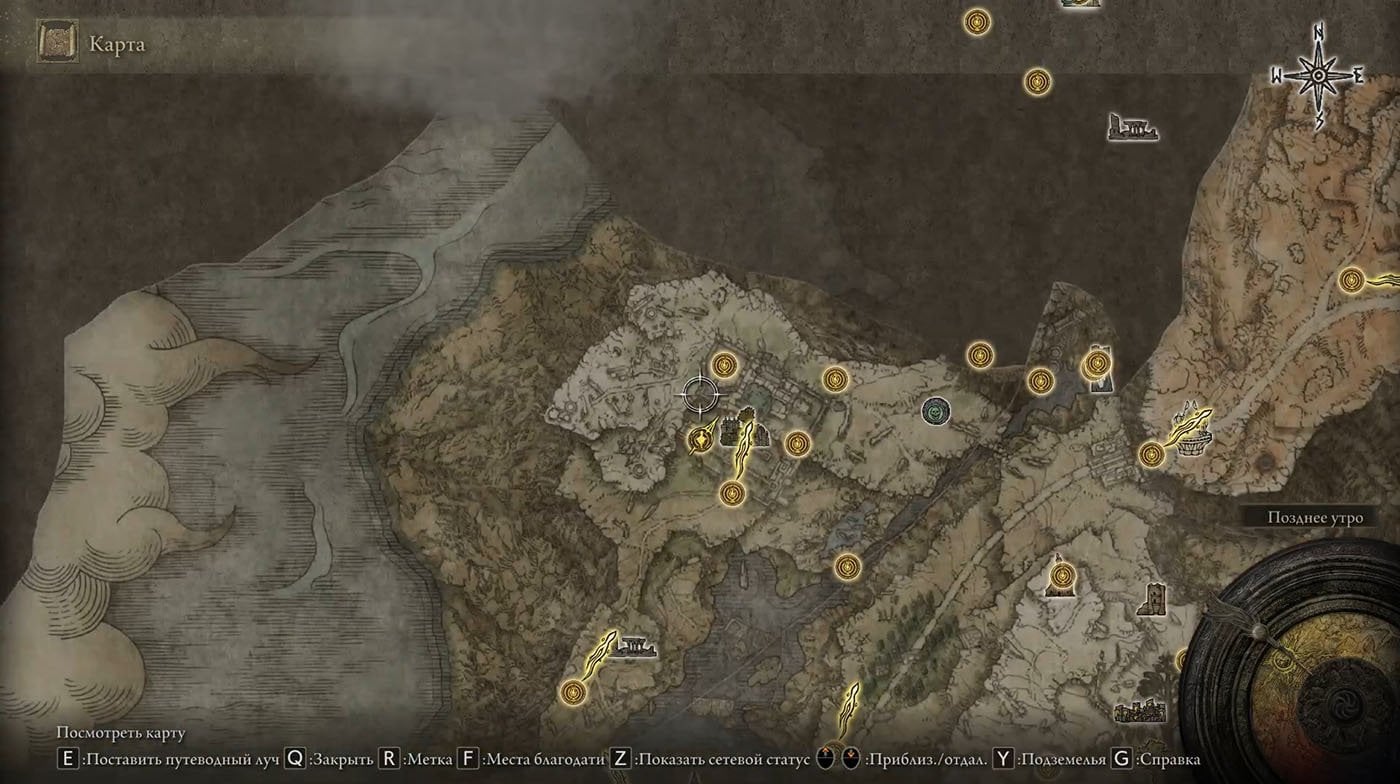This screenshot has height=784, width=1400.
Task: Click the golden player position marker
Action: (x=702, y=438)
